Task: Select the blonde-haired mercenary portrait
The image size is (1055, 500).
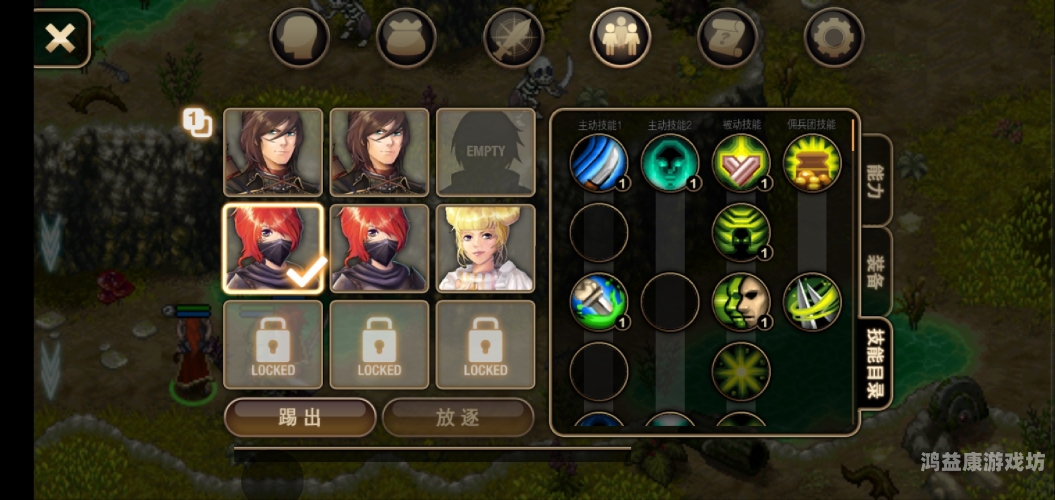Action: pyautogui.click(x=485, y=248)
